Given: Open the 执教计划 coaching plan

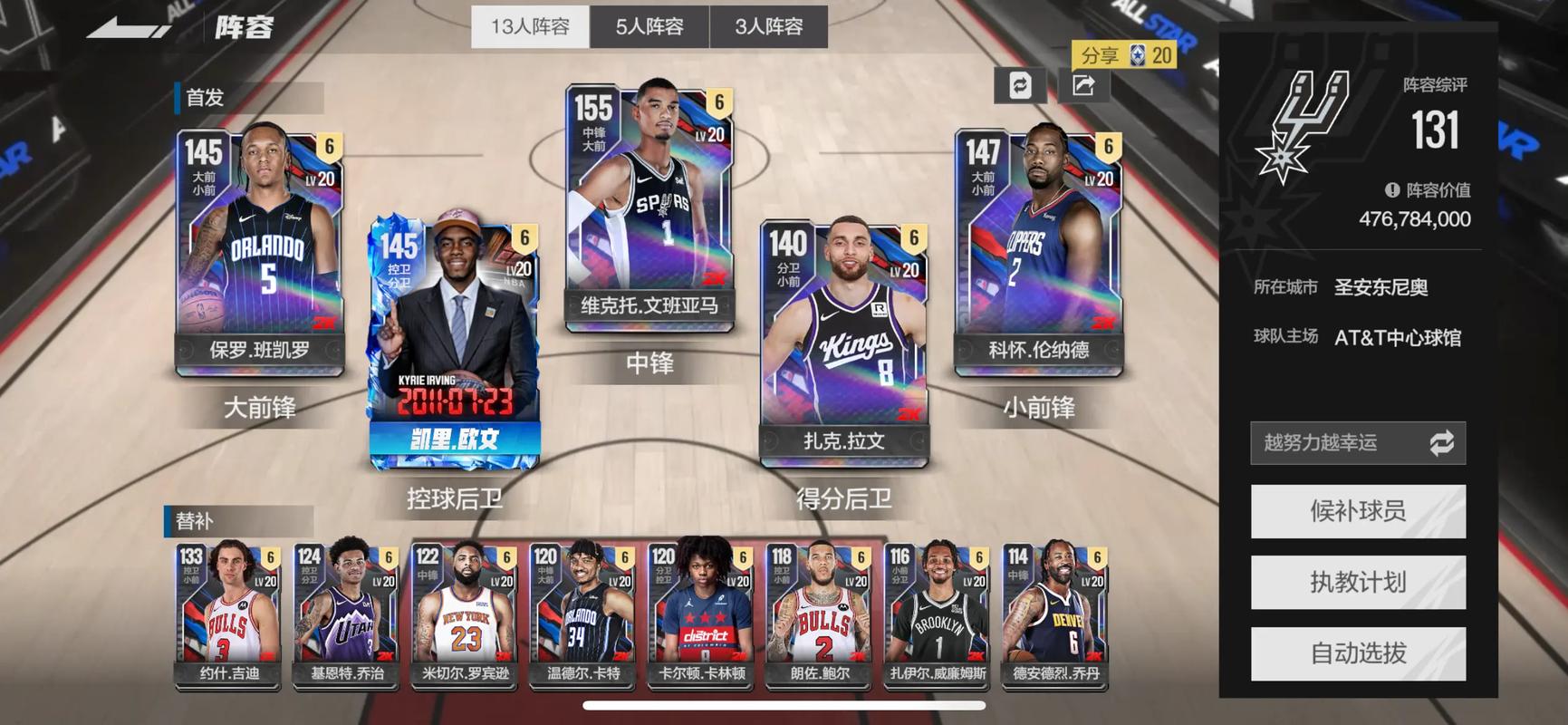Looking at the screenshot, I should pos(1357,582).
